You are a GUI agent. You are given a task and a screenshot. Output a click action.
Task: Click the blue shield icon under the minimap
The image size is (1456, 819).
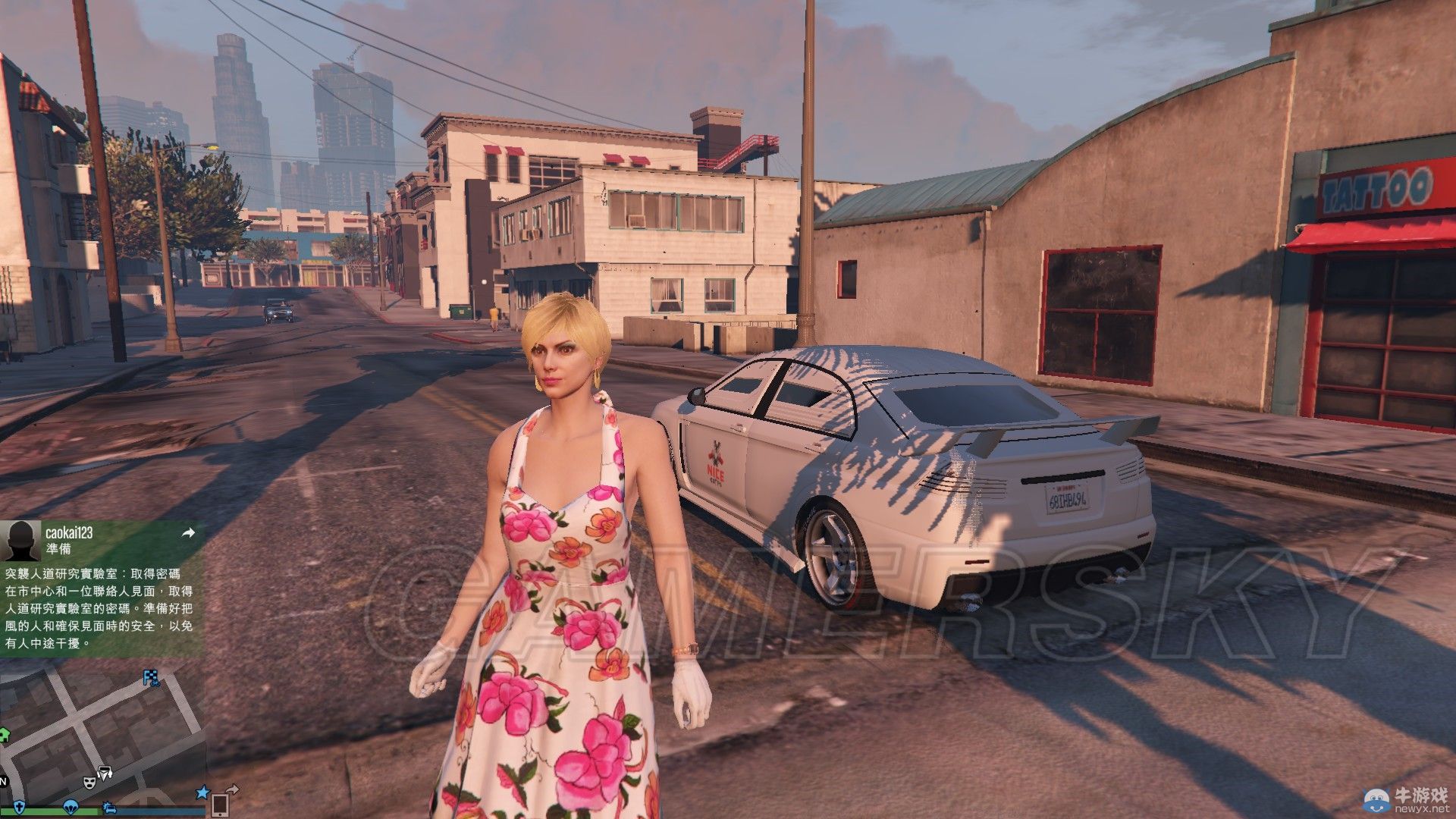point(20,808)
